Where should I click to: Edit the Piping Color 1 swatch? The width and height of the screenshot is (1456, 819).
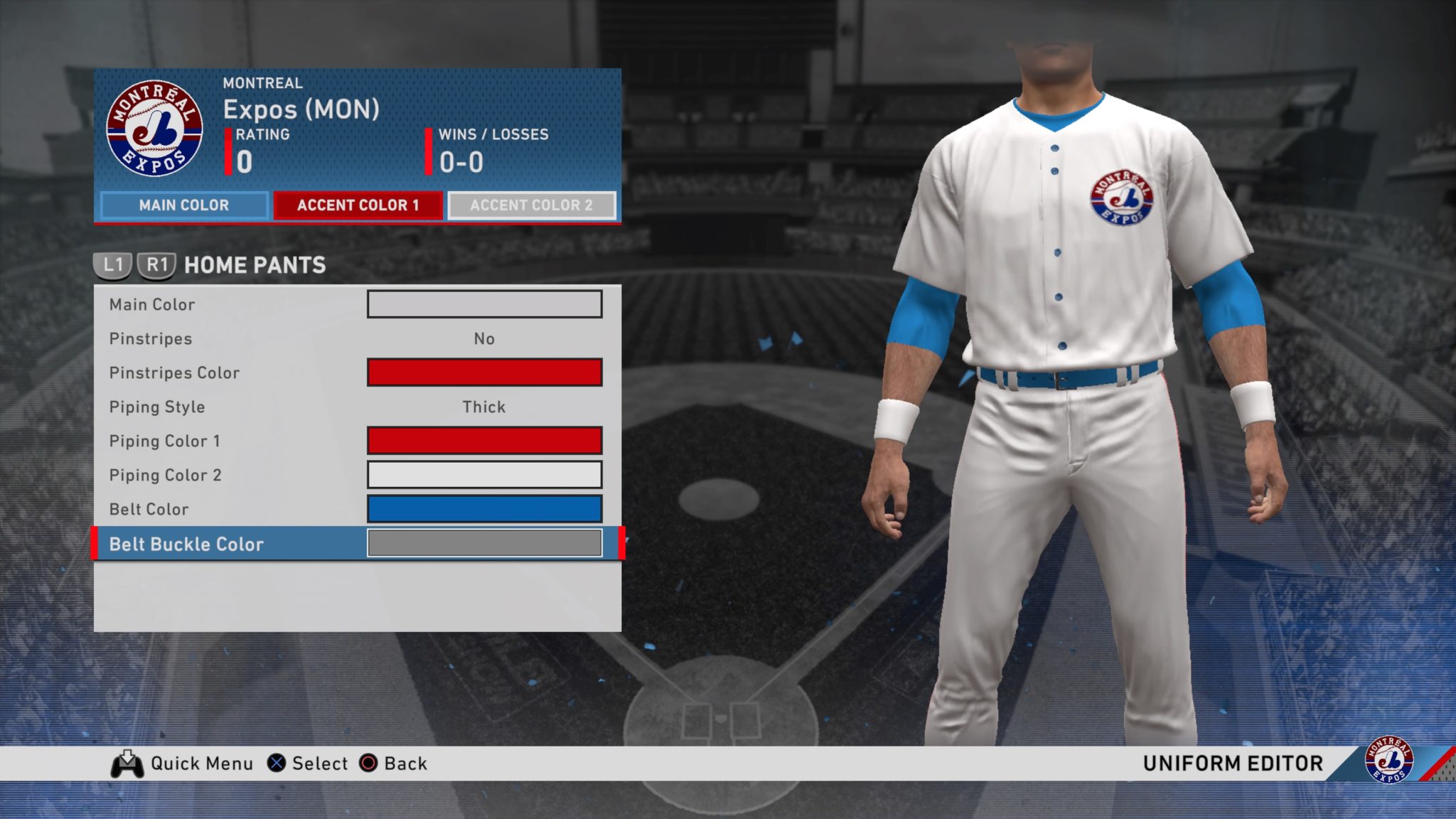(x=484, y=441)
